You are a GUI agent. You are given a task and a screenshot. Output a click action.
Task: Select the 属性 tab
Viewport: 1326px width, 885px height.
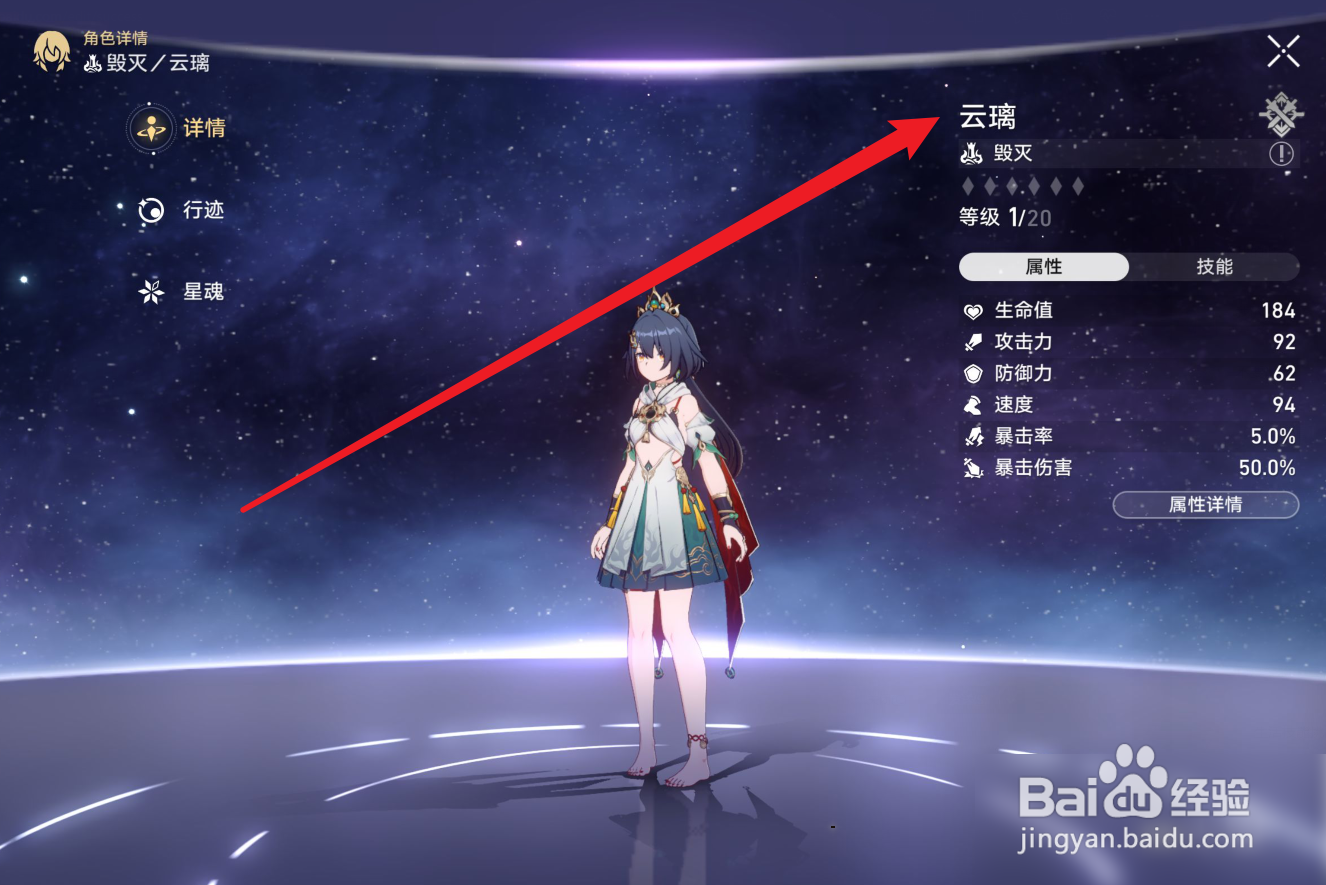[1043, 267]
